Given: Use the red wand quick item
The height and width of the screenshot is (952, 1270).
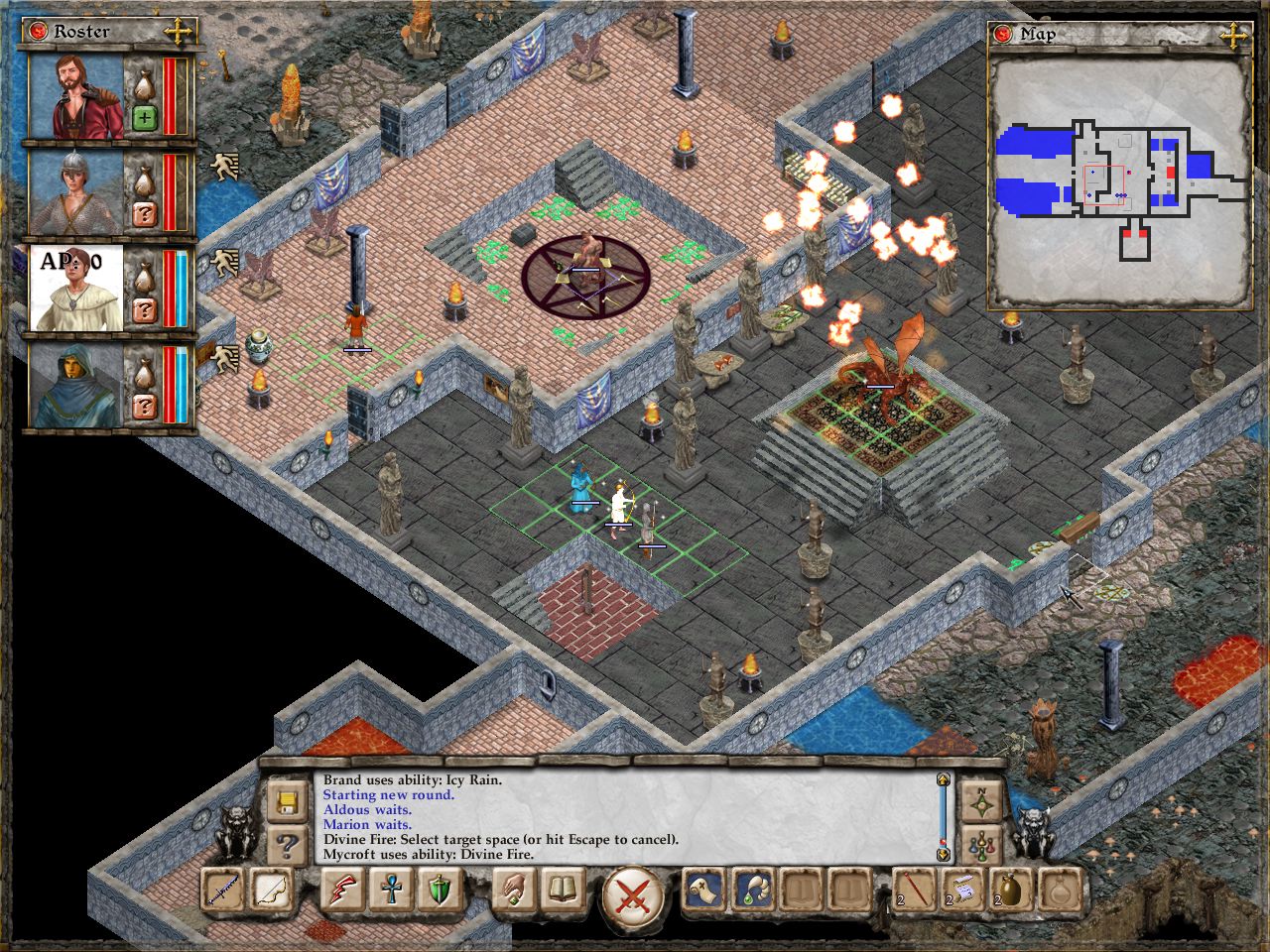Looking at the screenshot, I should (x=914, y=891).
